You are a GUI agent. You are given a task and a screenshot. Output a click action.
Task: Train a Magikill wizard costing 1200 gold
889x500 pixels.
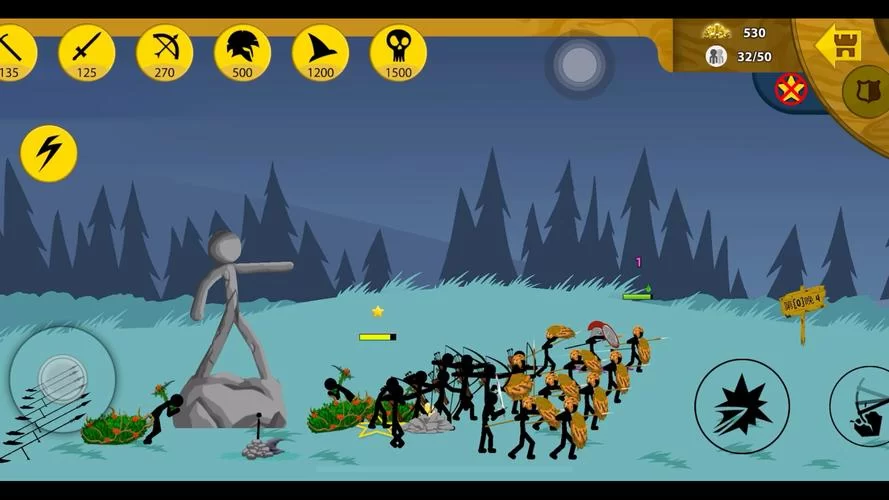click(320, 51)
